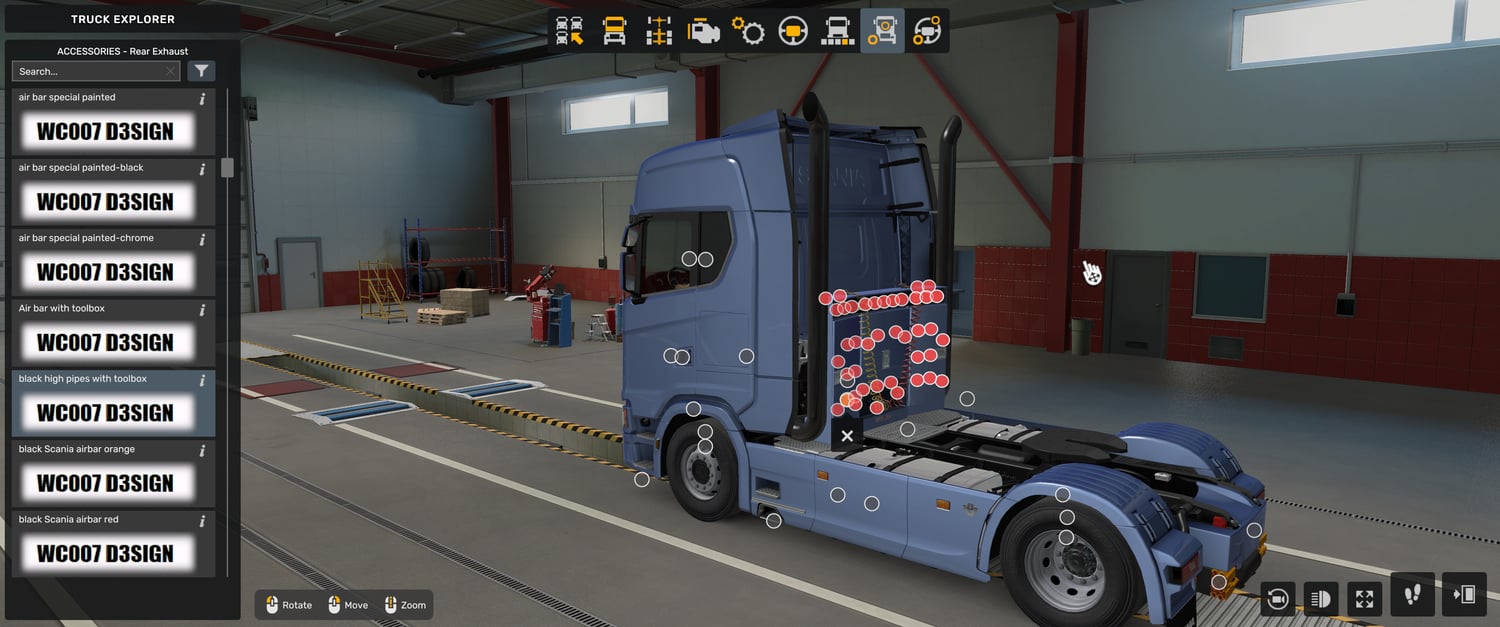The width and height of the screenshot is (1500, 627).
Task: Select the 'air bar special painted' accessory
Action: pos(105,131)
